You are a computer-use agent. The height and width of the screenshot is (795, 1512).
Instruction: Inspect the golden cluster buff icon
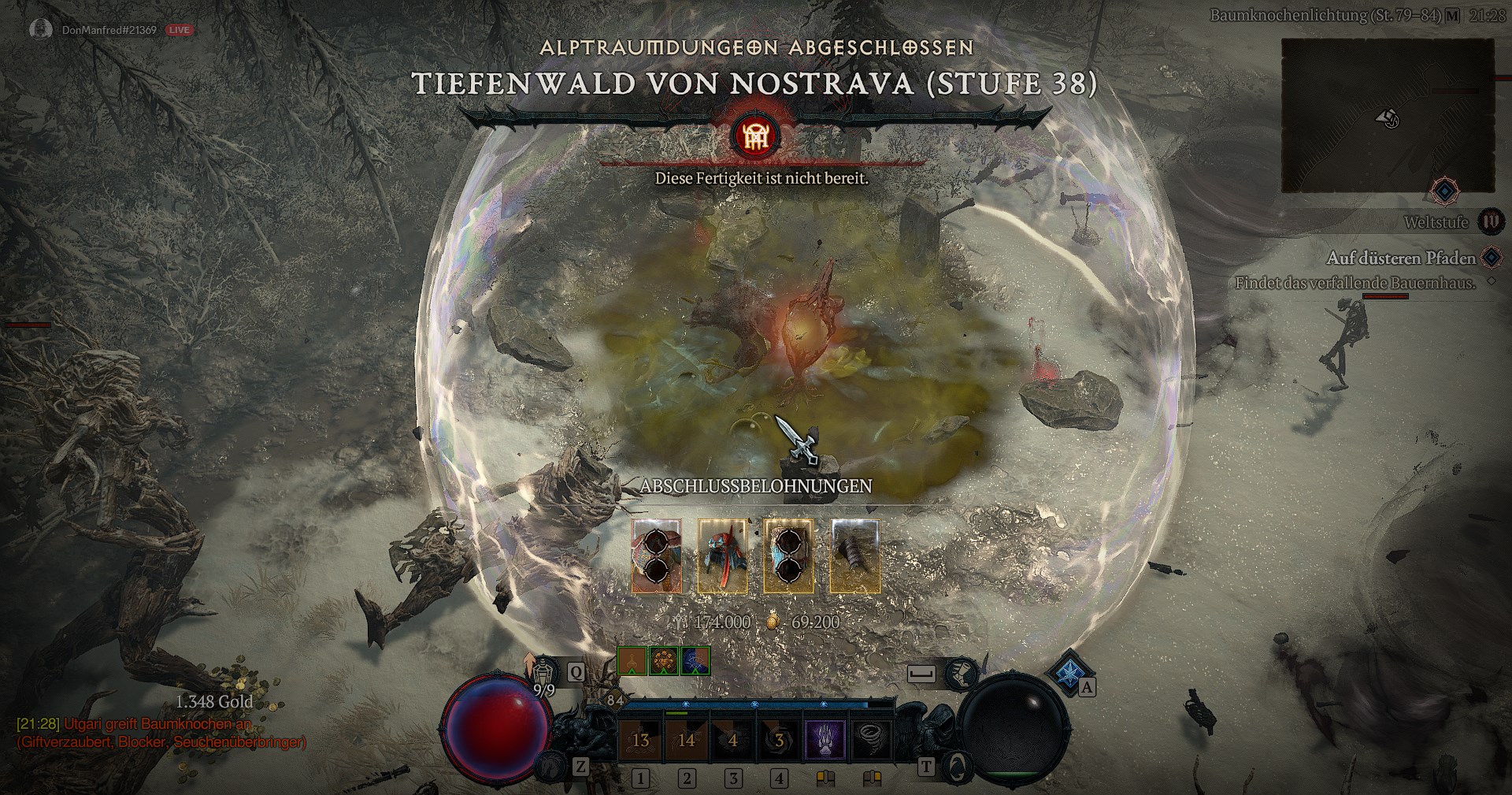[664, 661]
